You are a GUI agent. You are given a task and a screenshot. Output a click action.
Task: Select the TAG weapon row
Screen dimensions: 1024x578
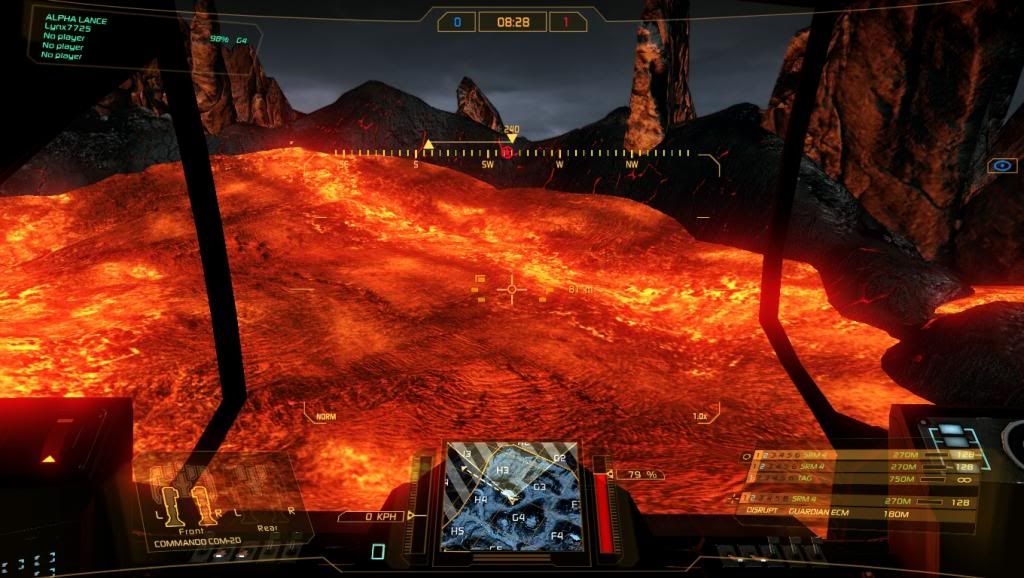coord(850,479)
